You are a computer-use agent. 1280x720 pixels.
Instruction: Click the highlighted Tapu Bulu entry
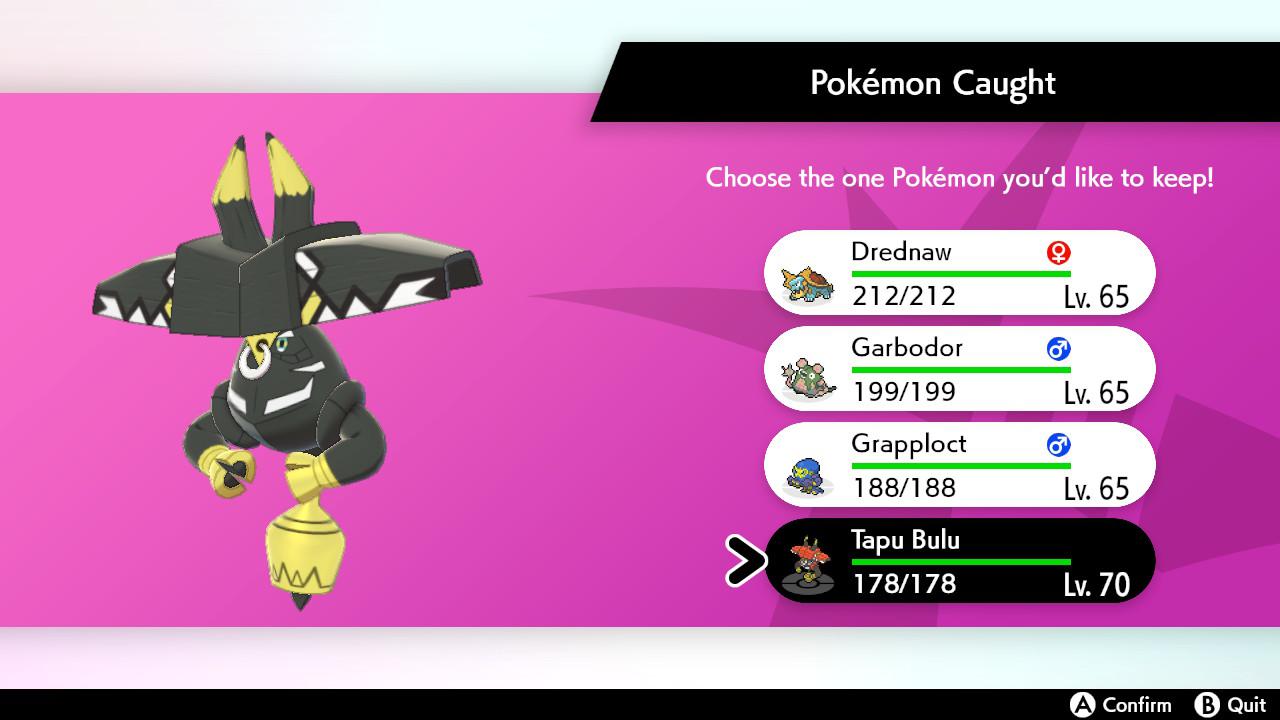point(960,561)
